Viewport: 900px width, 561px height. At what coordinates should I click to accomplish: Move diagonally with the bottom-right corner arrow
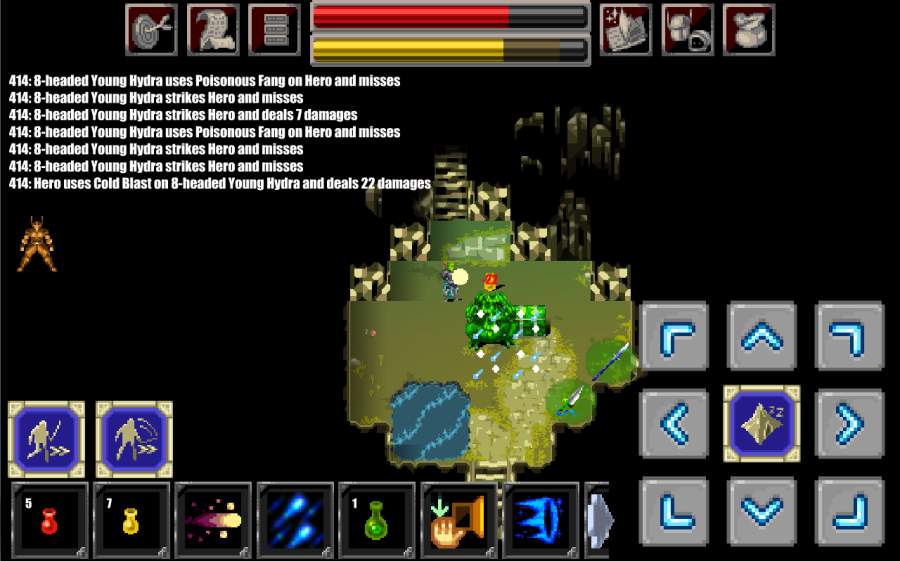(x=849, y=511)
